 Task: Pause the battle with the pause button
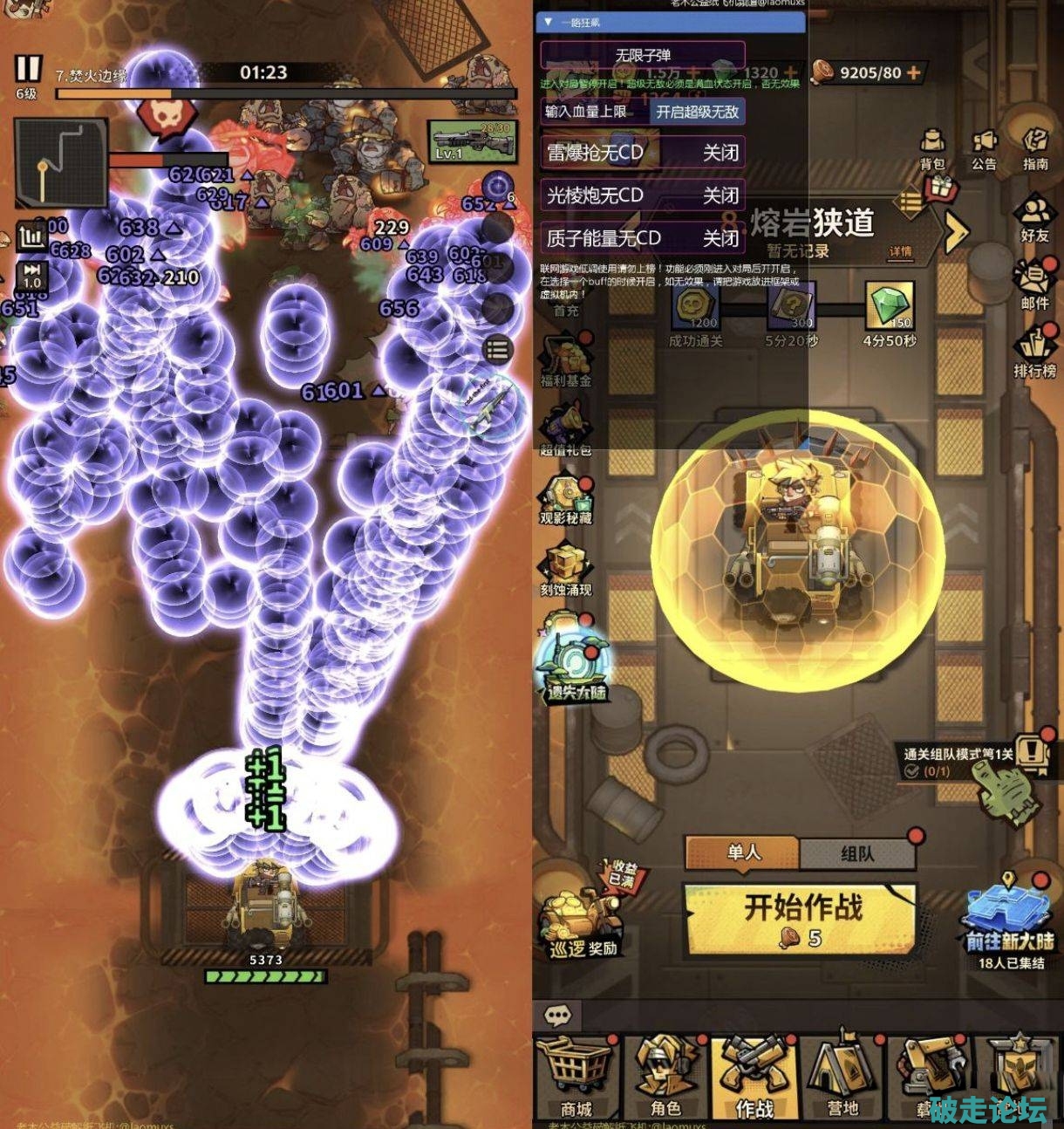click(28, 69)
